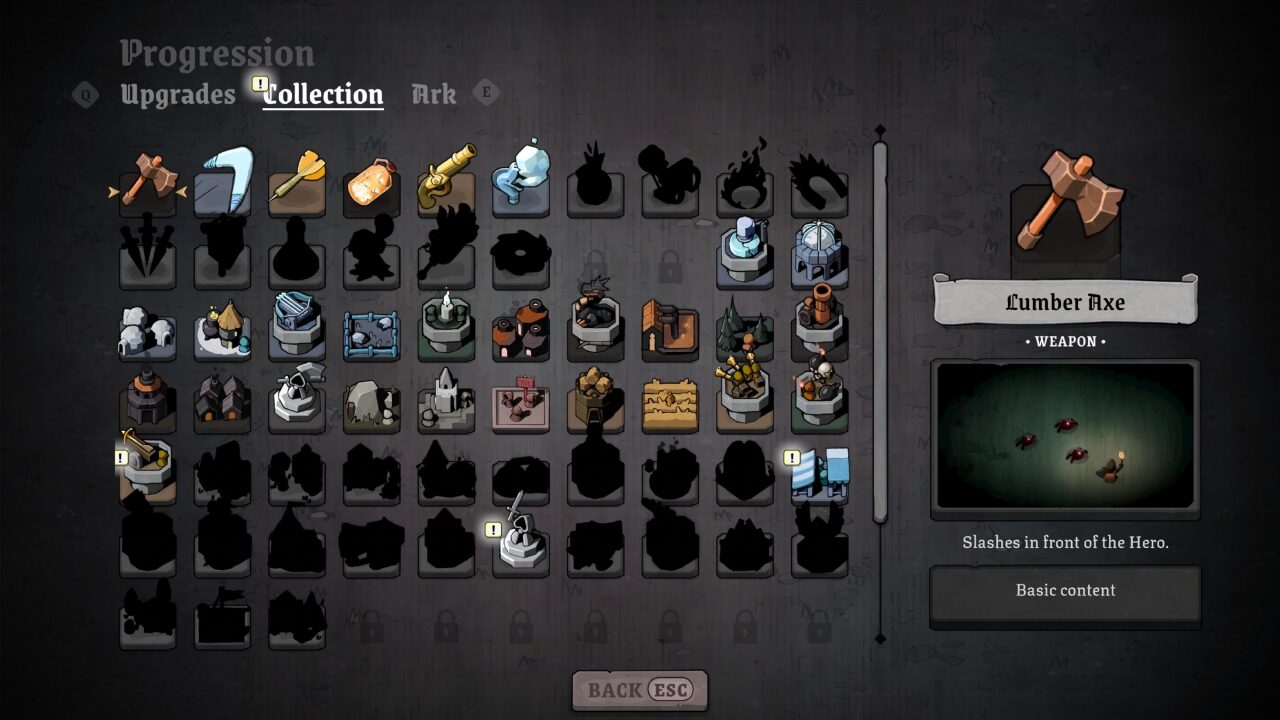The width and height of the screenshot is (1280, 720).
Task: Click the underlined Collection tab
Action: click(x=322, y=93)
